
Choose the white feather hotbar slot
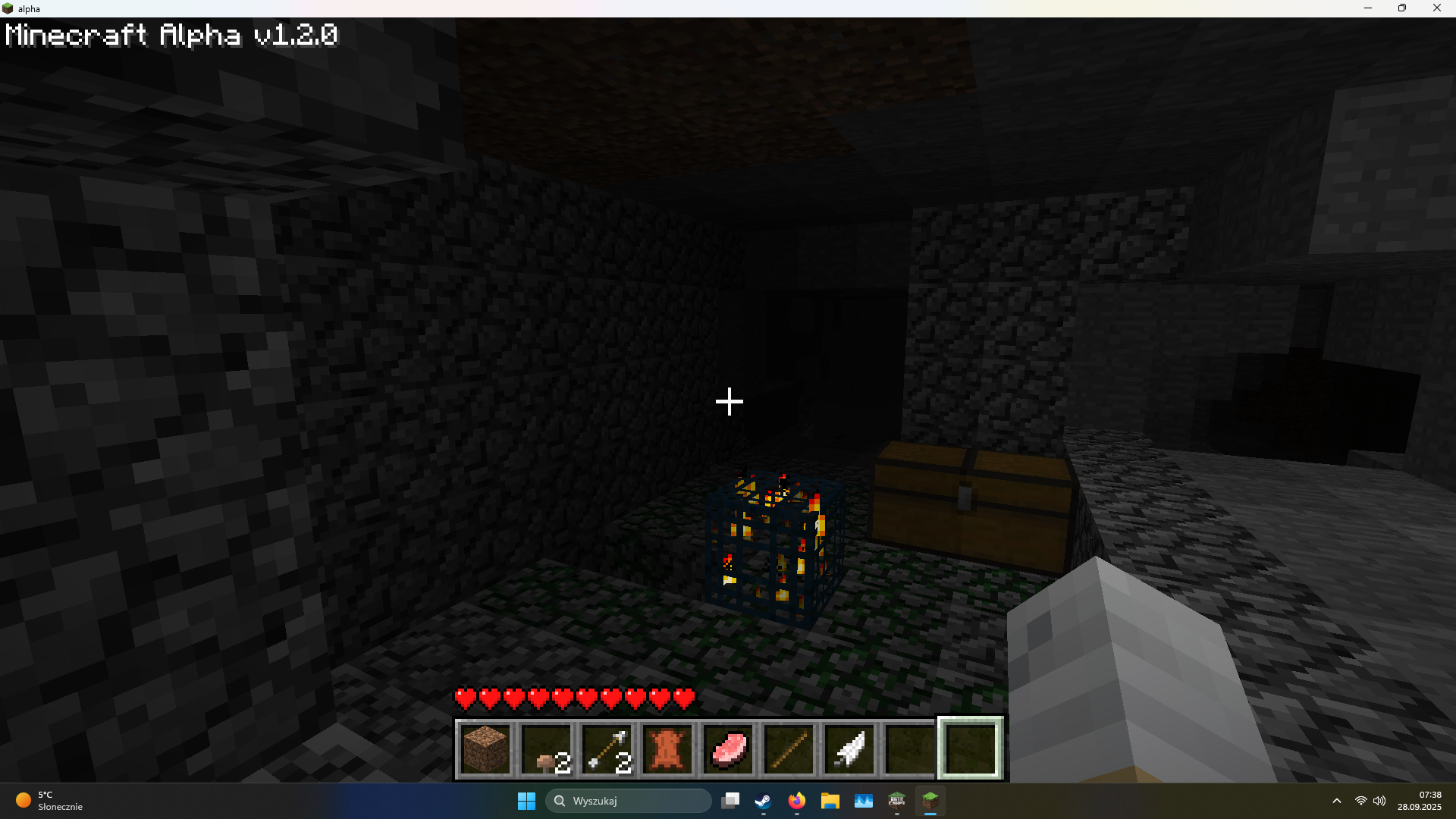[x=849, y=749]
